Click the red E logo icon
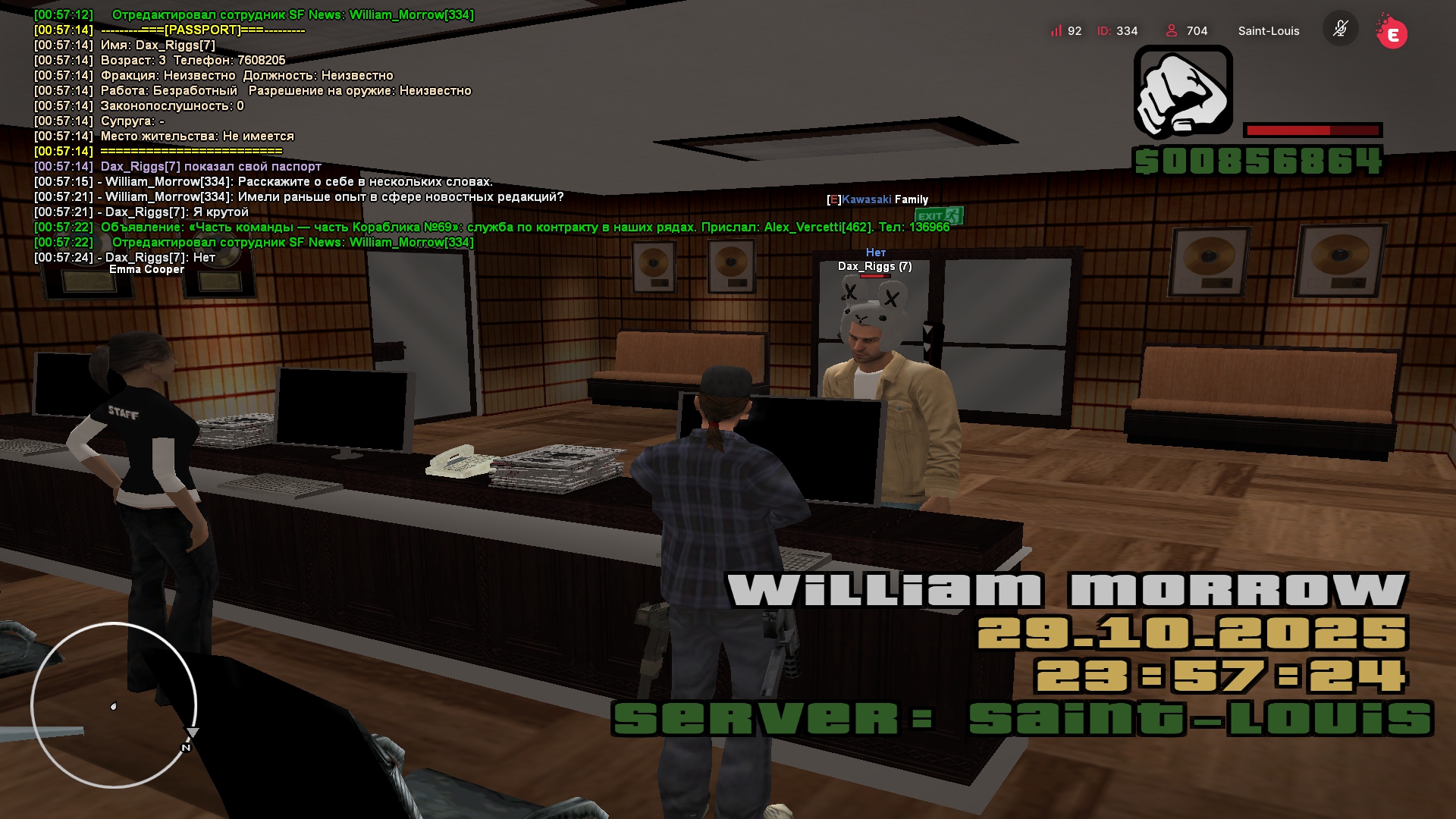 click(x=1392, y=33)
